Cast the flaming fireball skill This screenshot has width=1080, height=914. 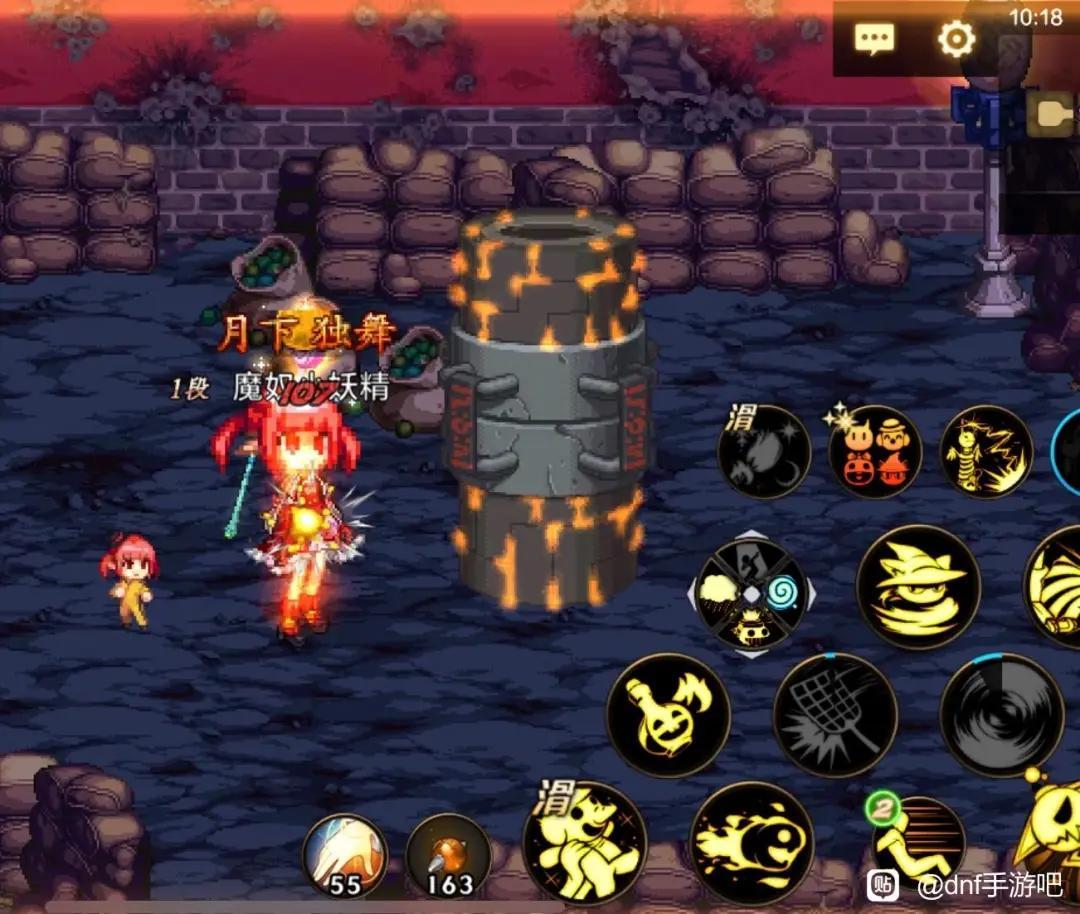pos(752,842)
